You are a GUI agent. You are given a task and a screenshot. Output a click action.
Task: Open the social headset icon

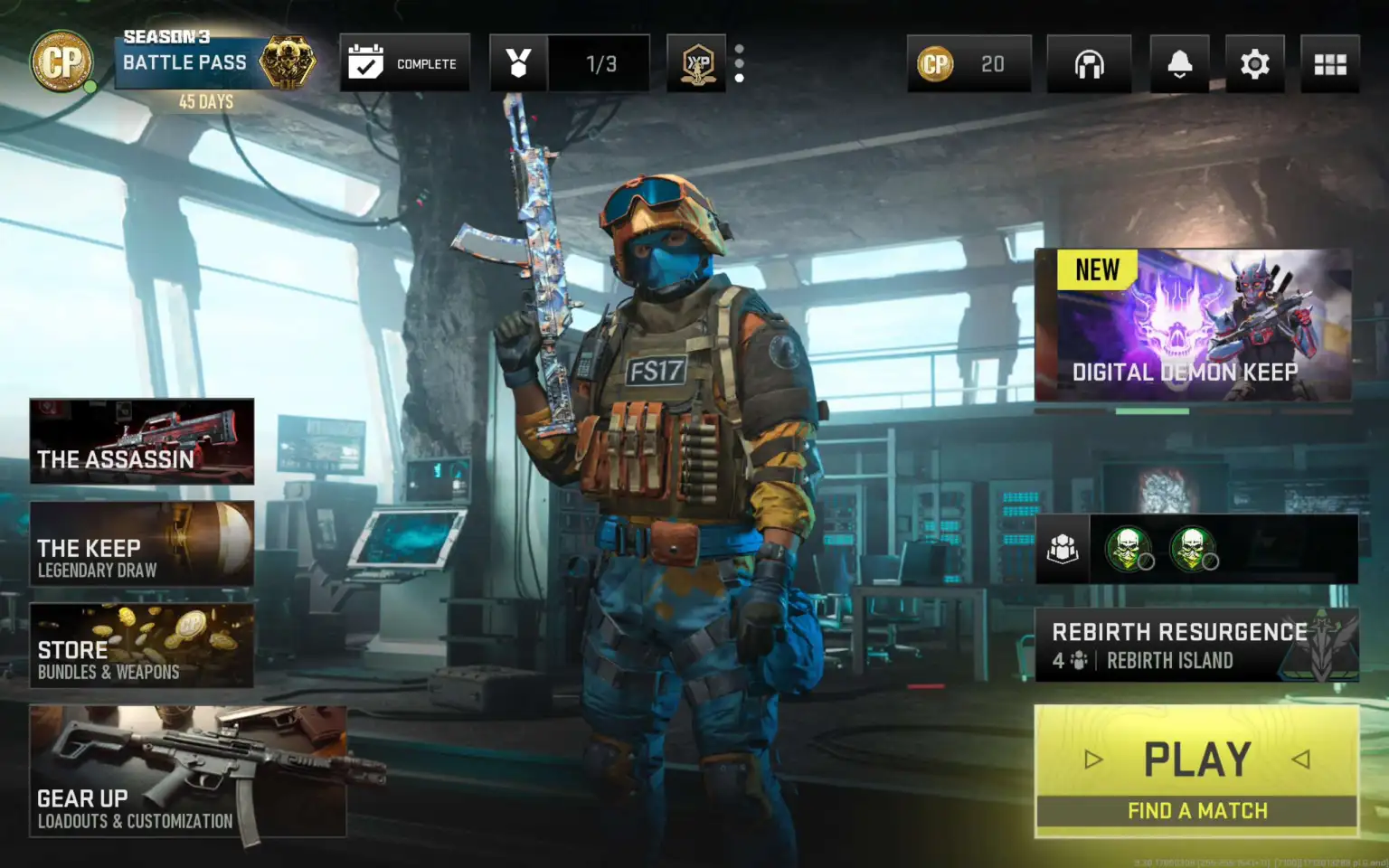coord(1089,63)
